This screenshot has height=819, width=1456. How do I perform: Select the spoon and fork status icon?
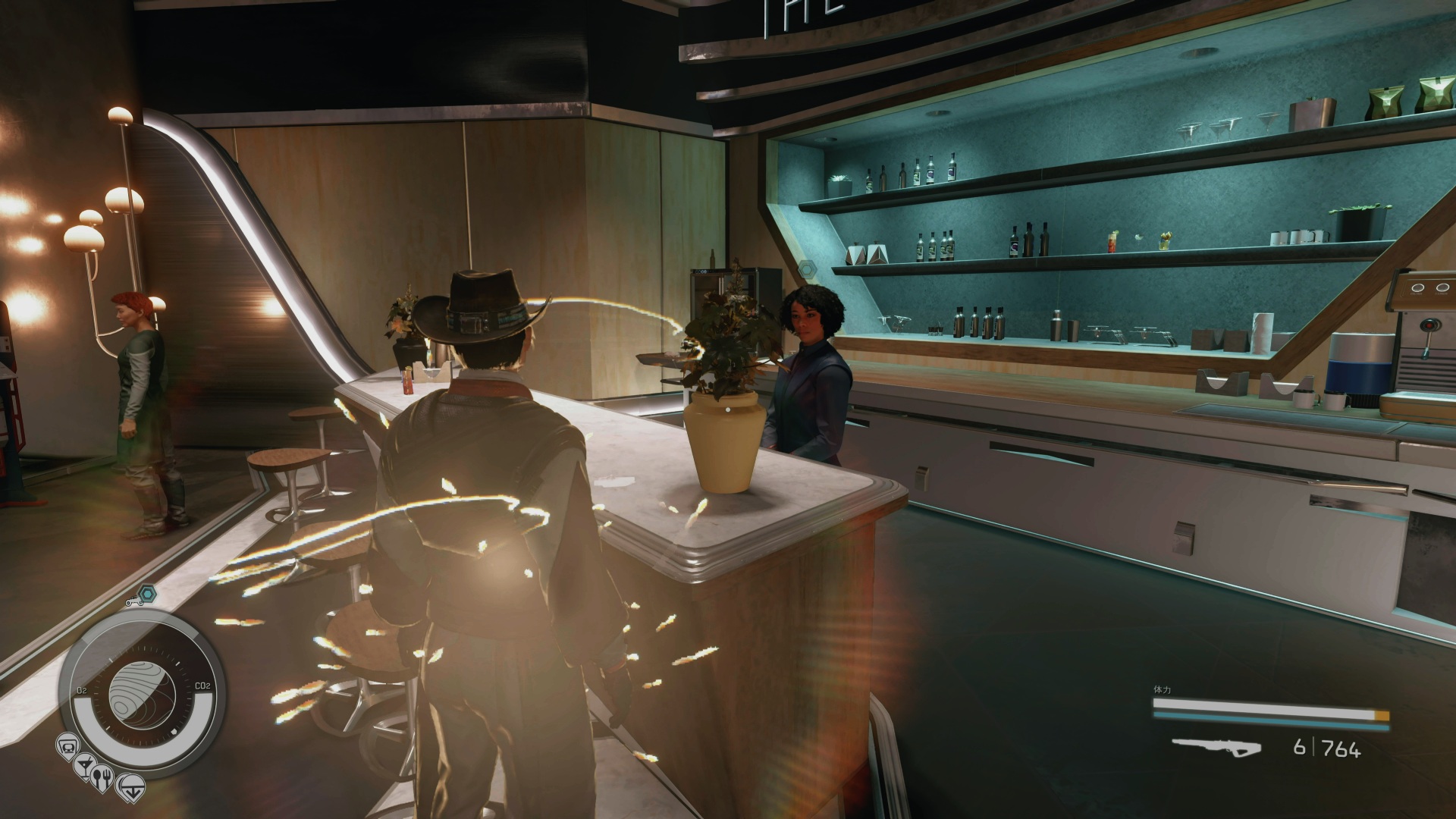[102, 777]
